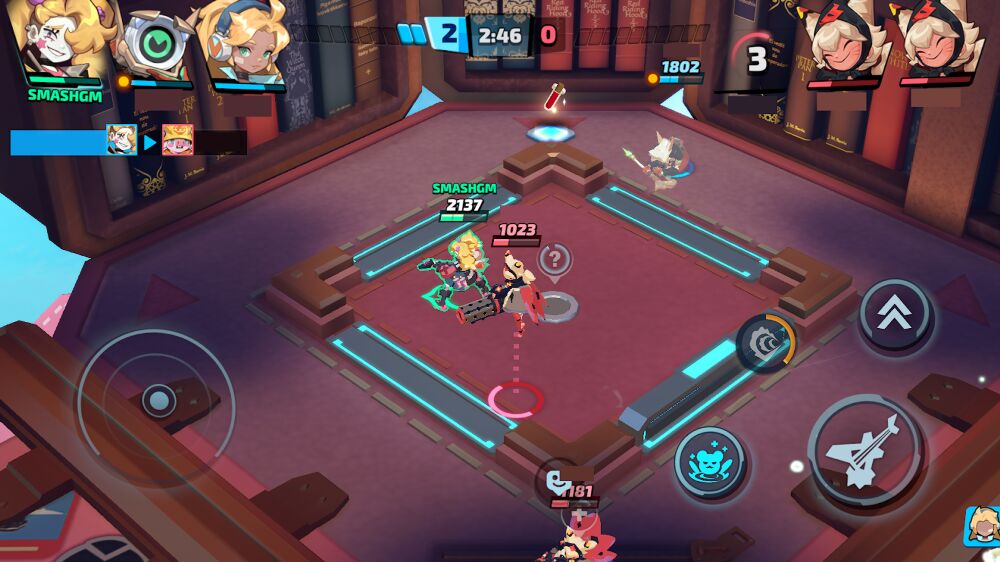Activate the double-chevron jump button
The width and height of the screenshot is (1000, 562).
pyautogui.click(x=895, y=315)
